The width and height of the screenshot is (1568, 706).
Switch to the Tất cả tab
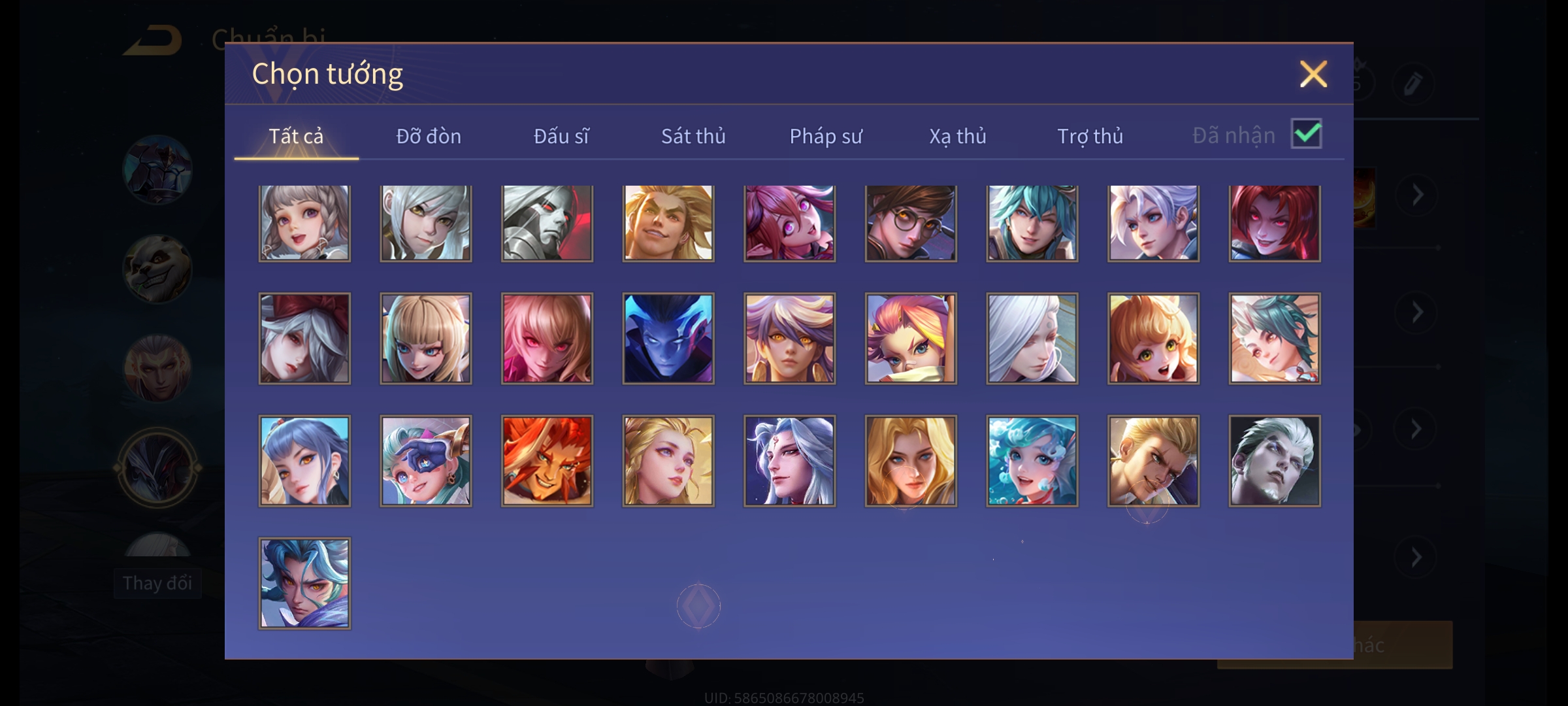click(296, 136)
